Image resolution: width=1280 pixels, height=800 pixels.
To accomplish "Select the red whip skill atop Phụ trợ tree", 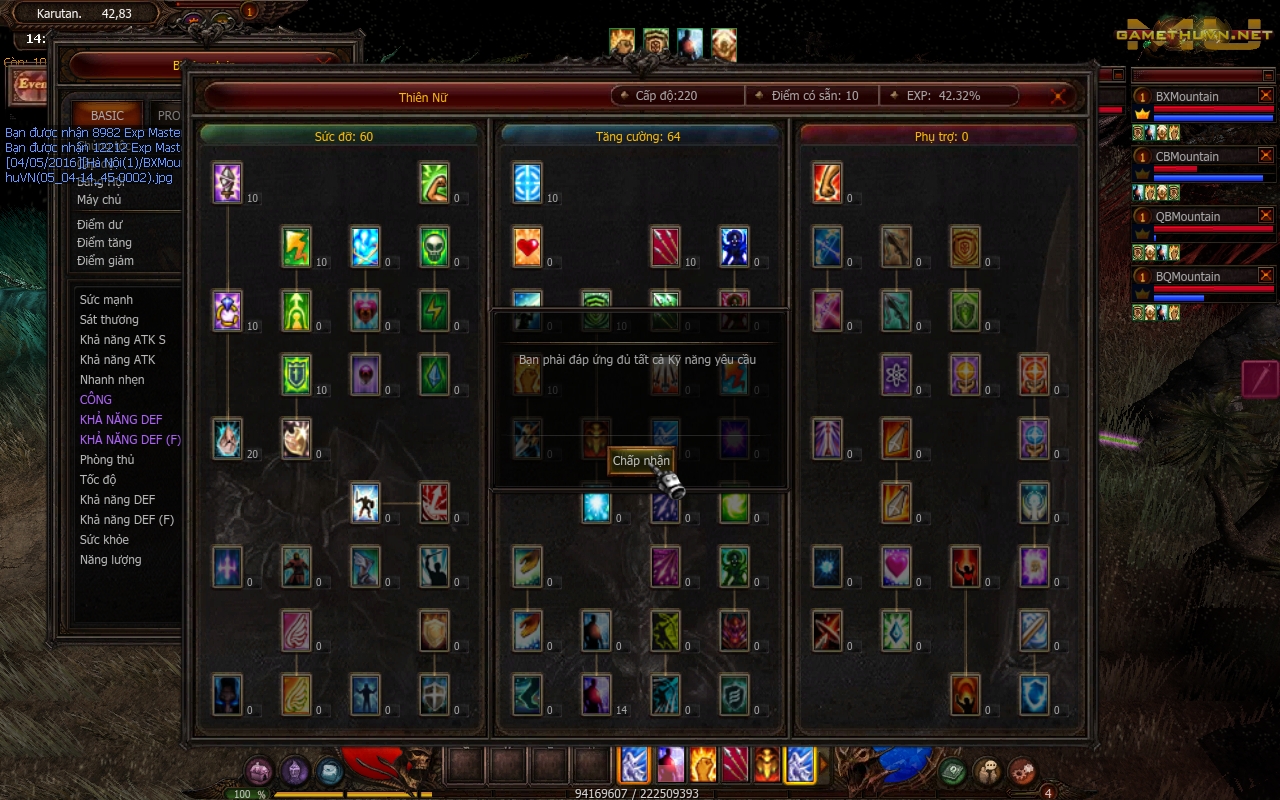I will (x=827, y=184).
